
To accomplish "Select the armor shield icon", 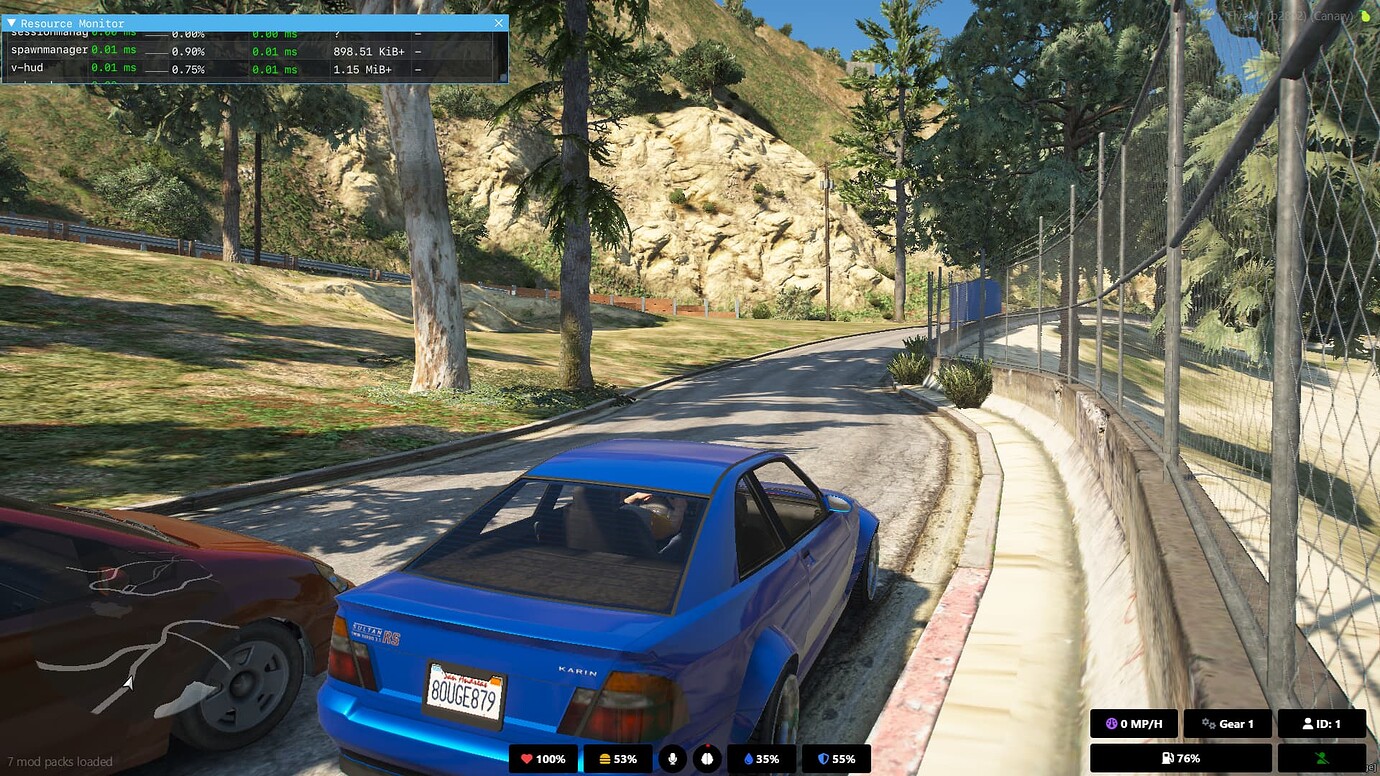I will pyautogui.click(x=822, y=758).
